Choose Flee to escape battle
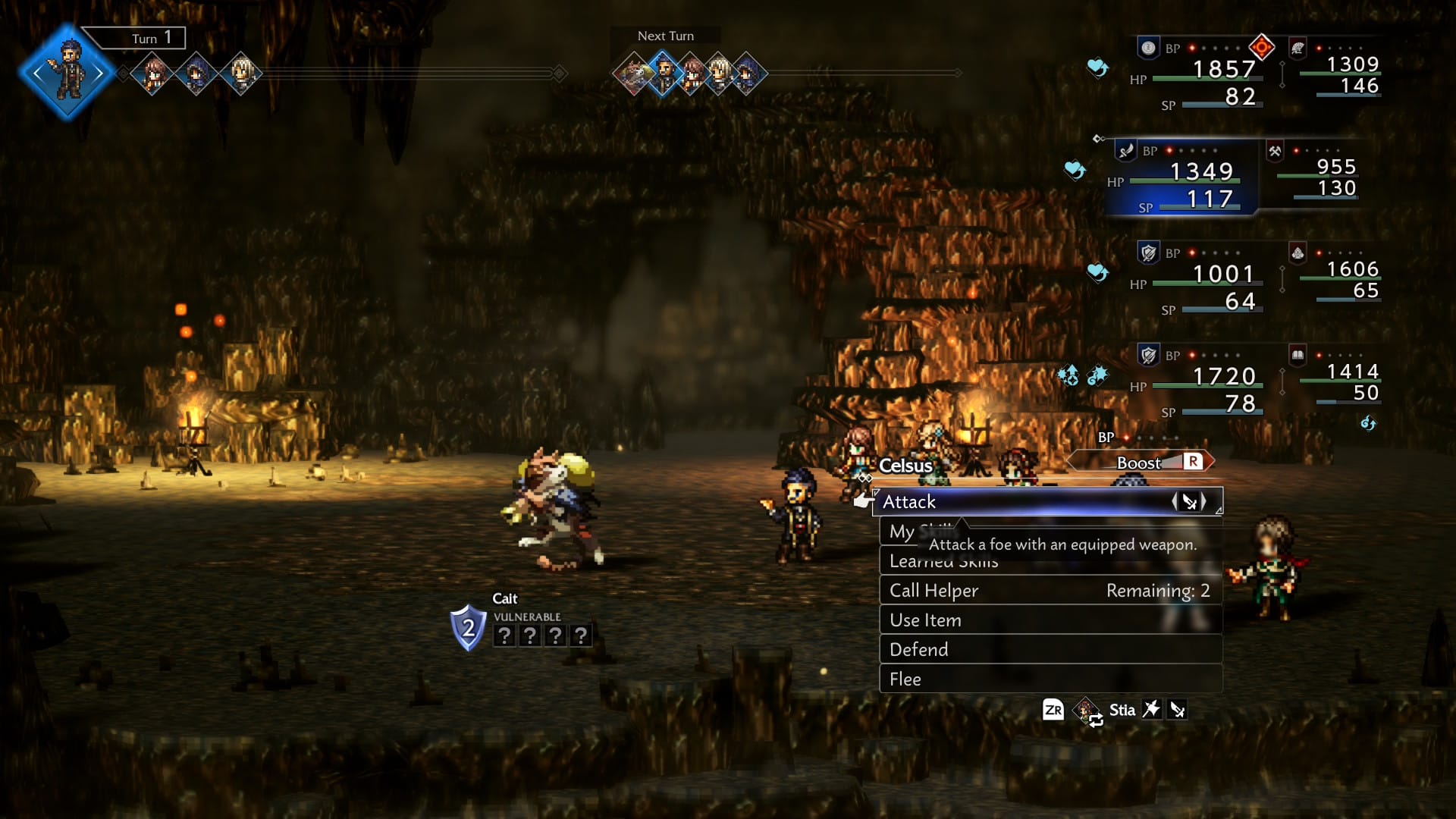1456x819 pixels. pyautogui.click(x=1050, y=679)
